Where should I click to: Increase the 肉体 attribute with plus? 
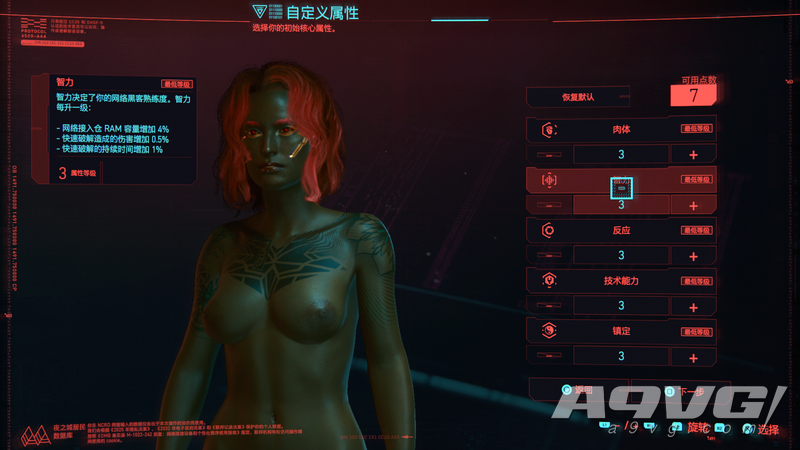pos(693,155)
